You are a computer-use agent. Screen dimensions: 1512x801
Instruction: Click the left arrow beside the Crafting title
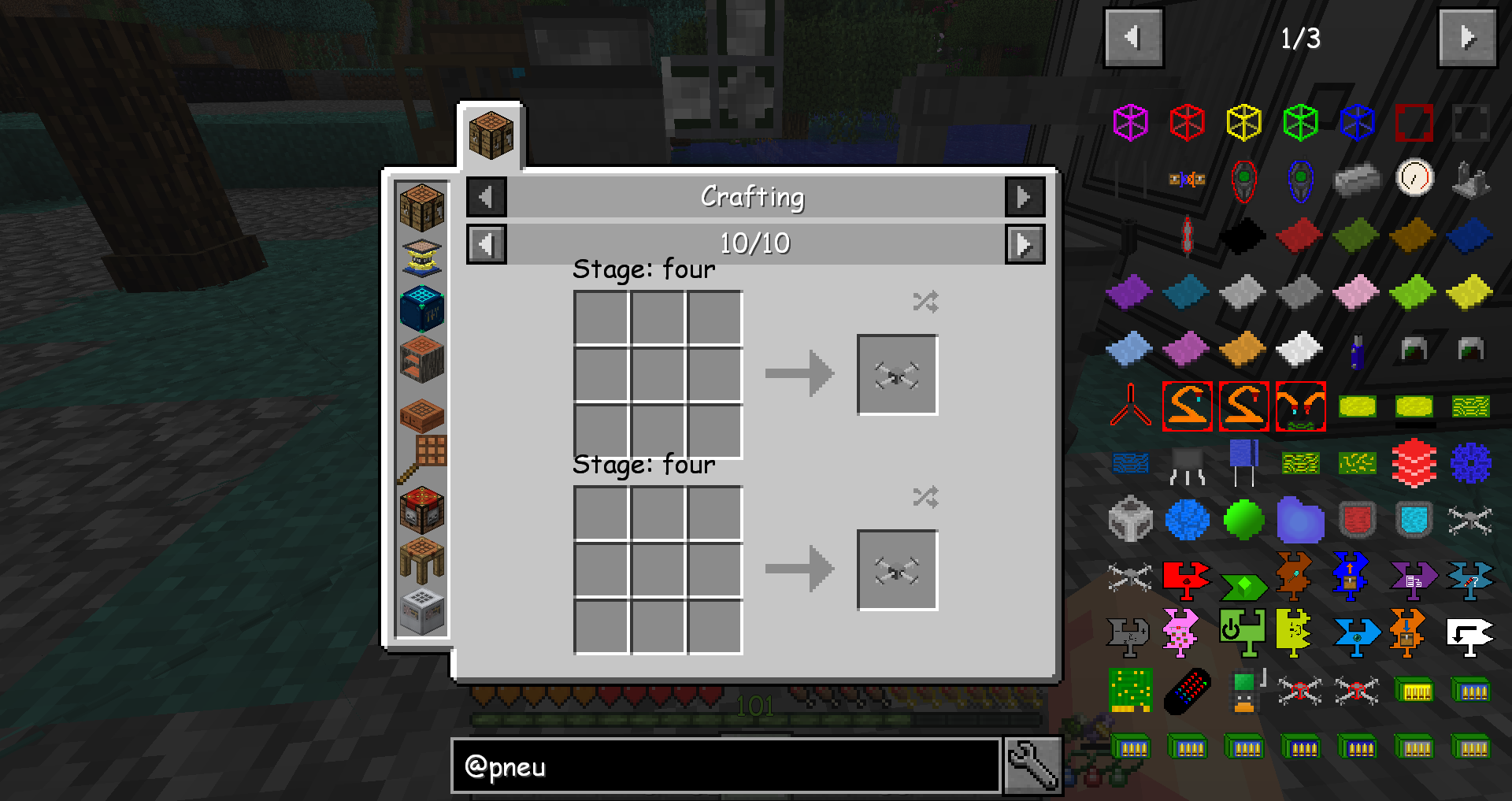[486, 197]
